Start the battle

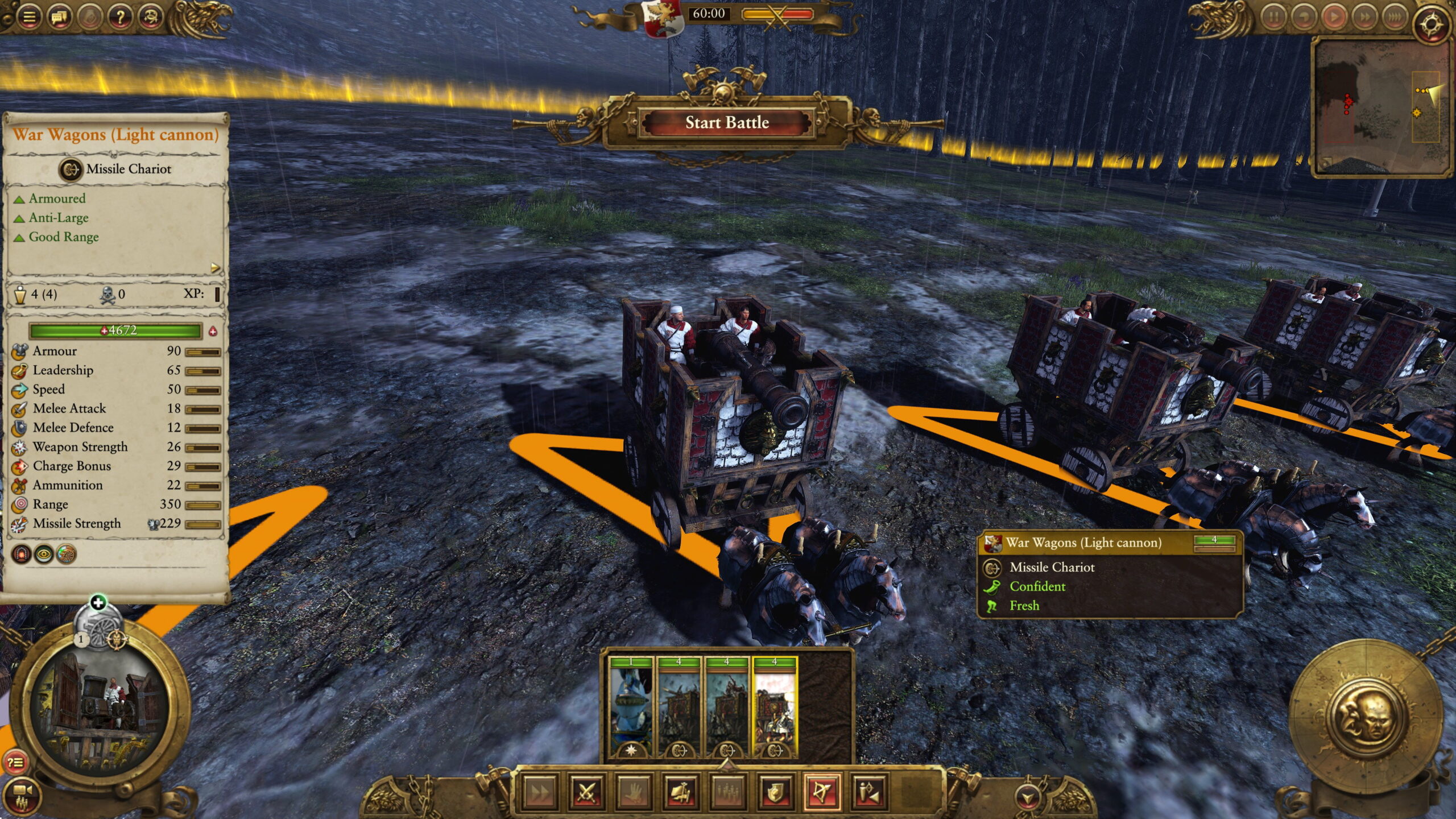(726, 123)
